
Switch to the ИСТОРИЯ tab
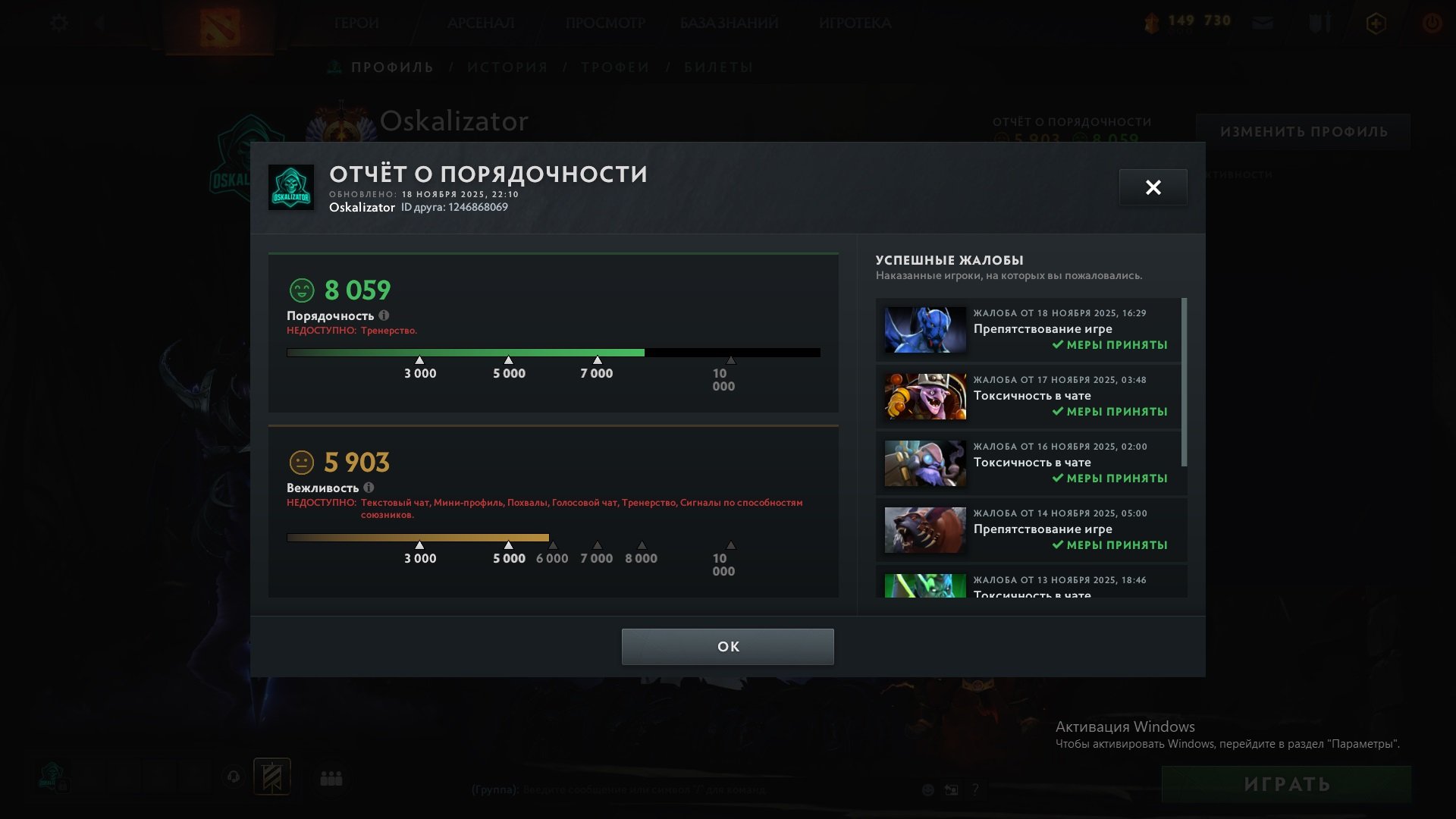pos(507,67)
